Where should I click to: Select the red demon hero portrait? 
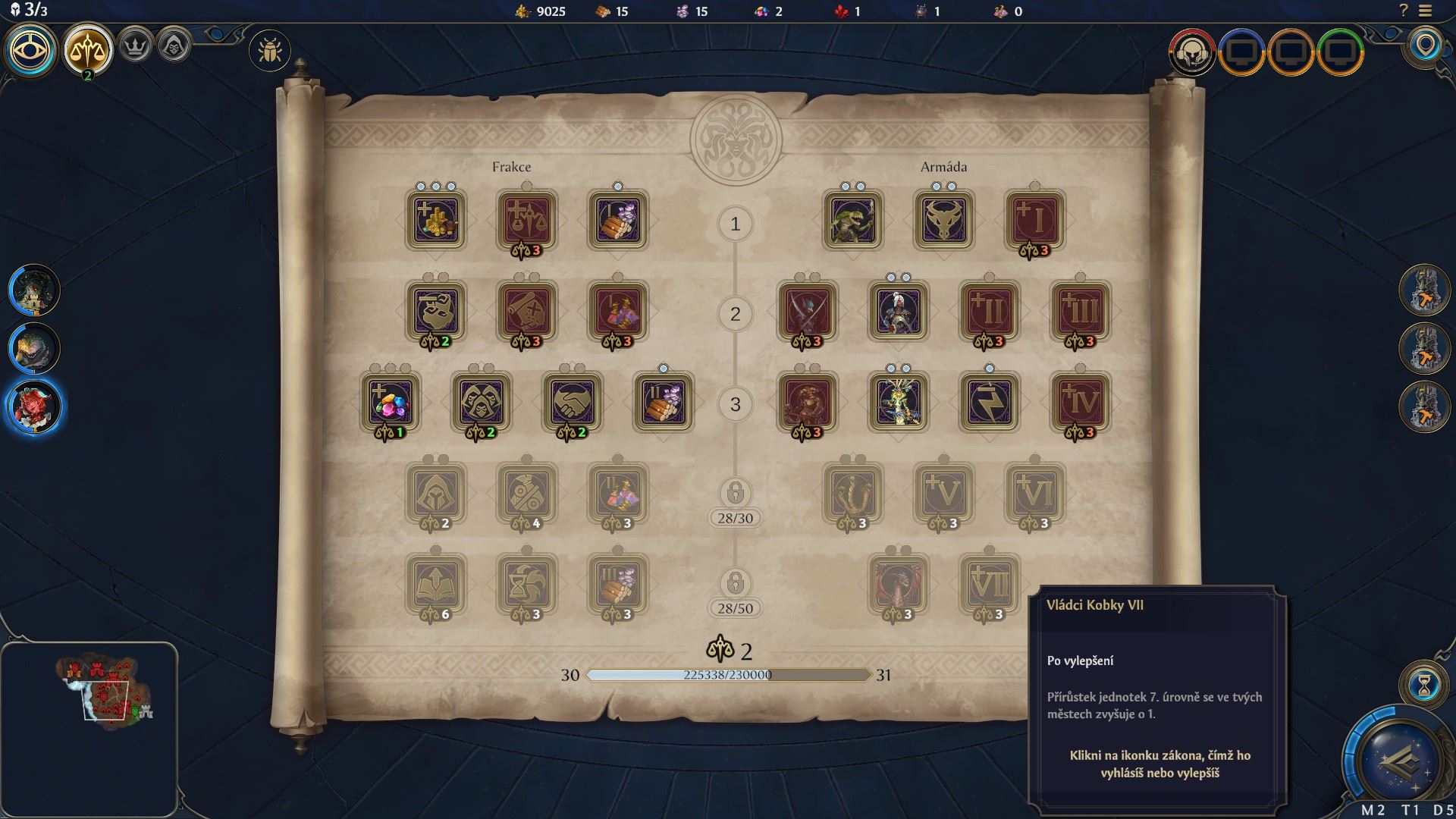[x=35, y=406]
